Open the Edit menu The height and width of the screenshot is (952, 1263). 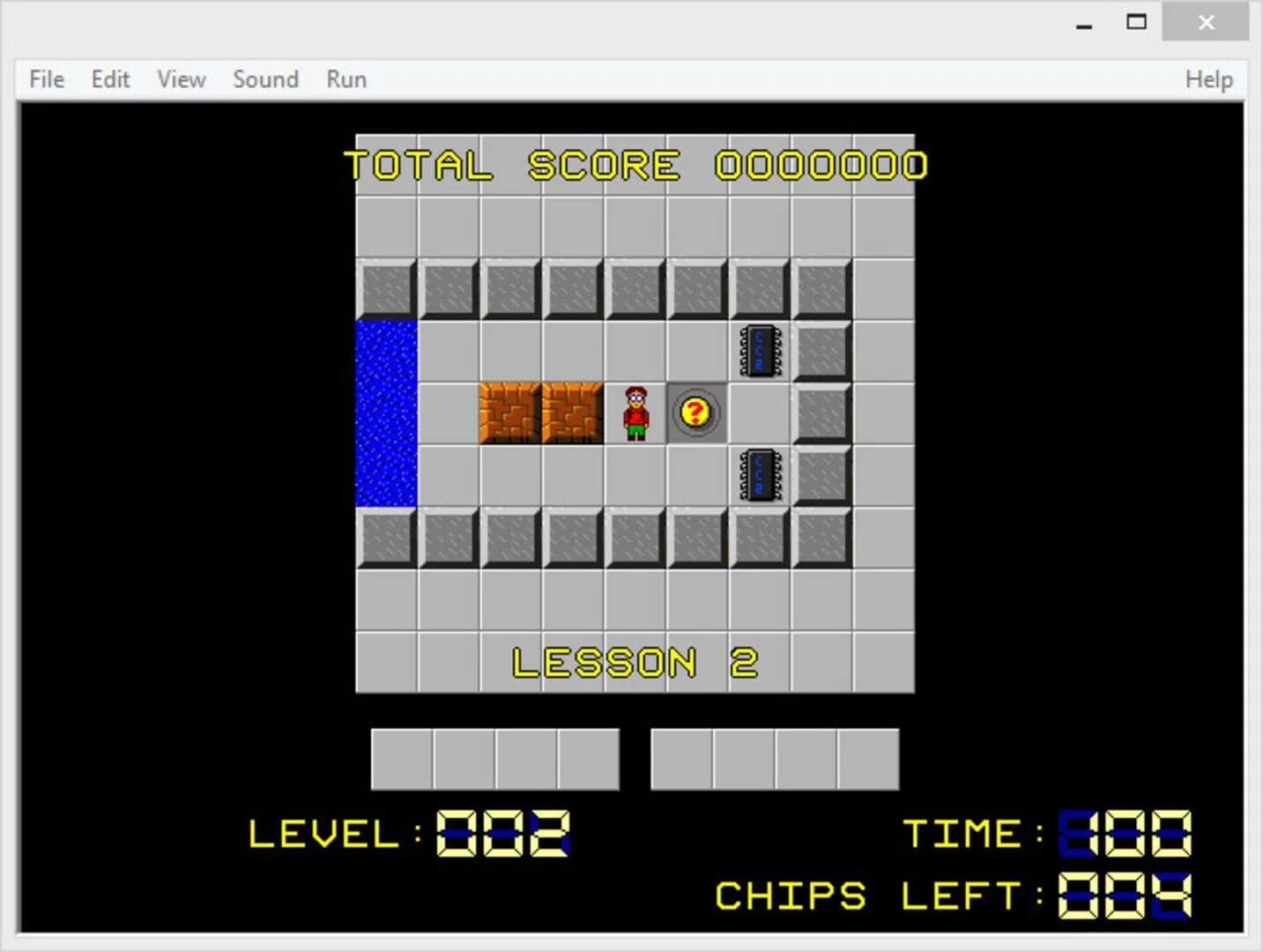(x=109, y=79)
